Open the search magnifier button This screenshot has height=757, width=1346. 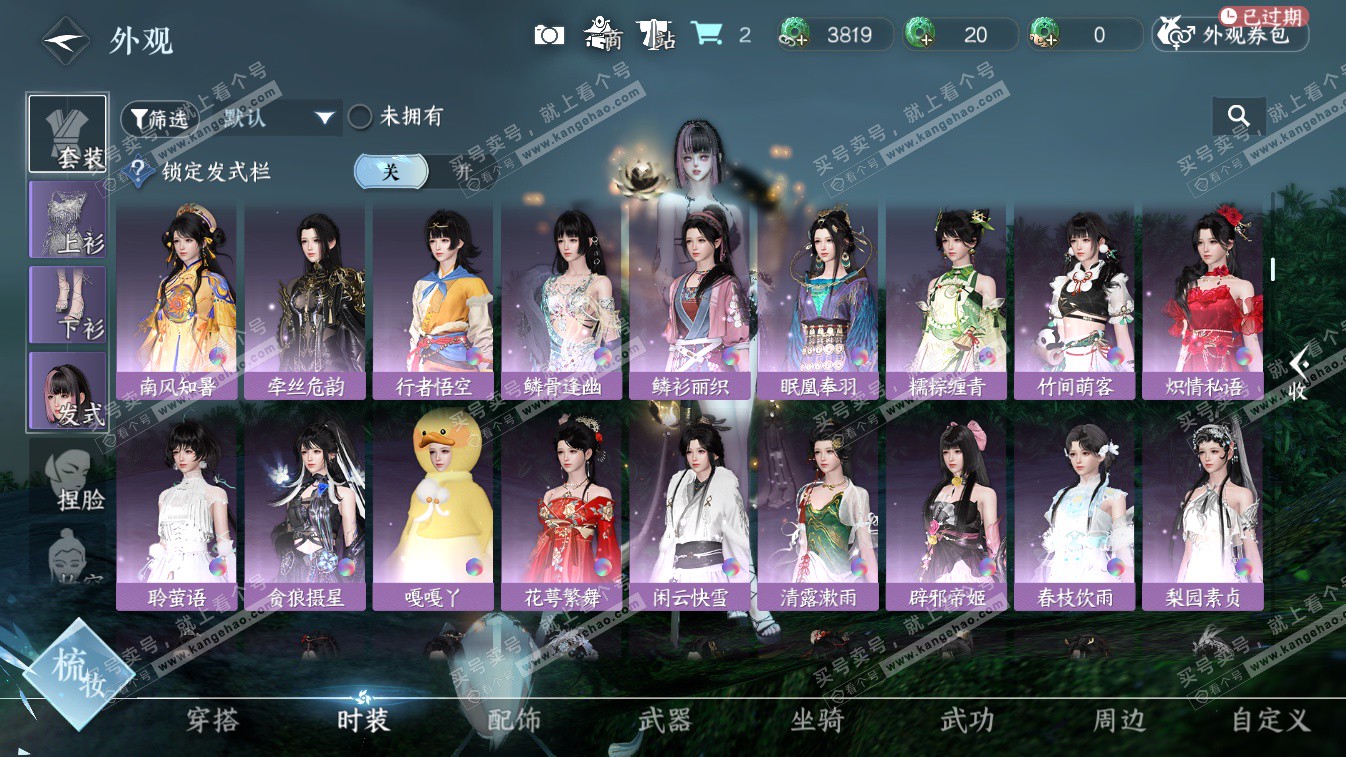coord(1239,117)
